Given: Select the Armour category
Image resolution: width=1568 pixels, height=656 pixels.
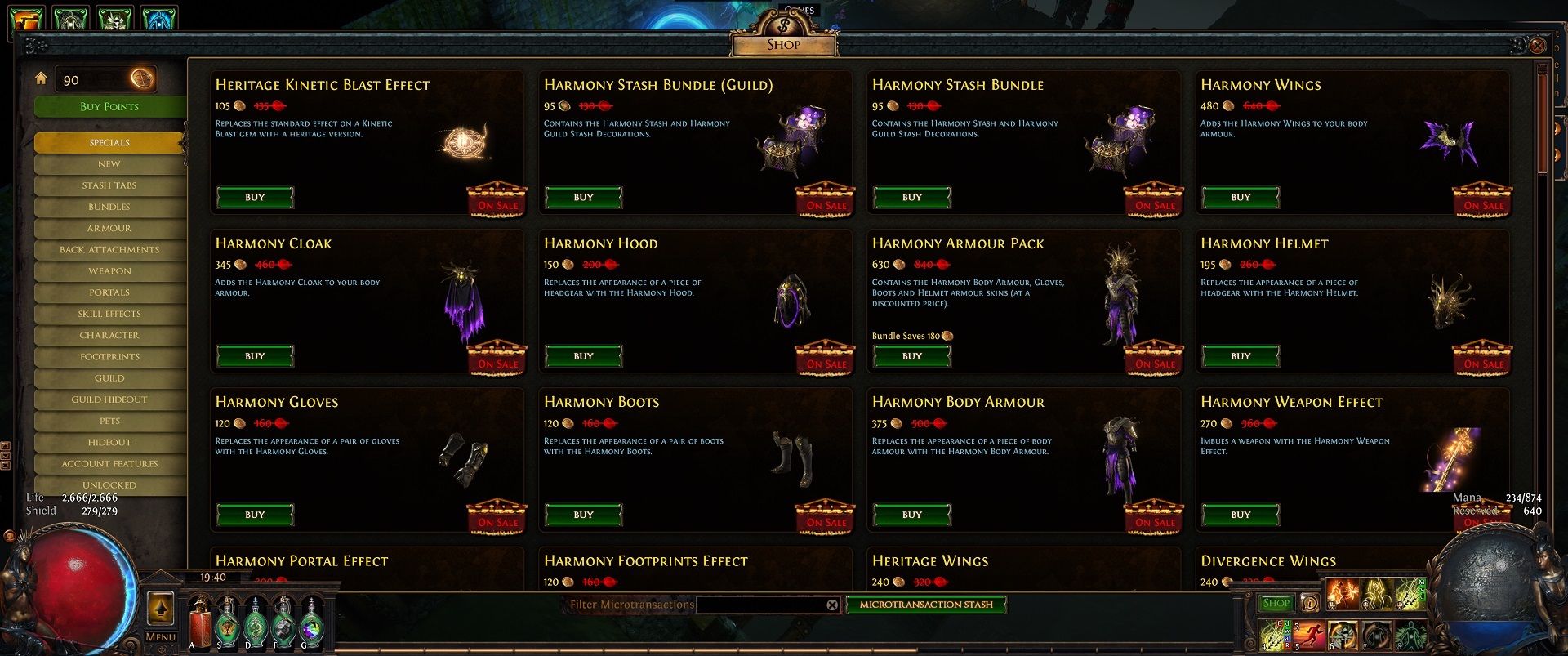Looking at the screenshot, I should (109, 228).
